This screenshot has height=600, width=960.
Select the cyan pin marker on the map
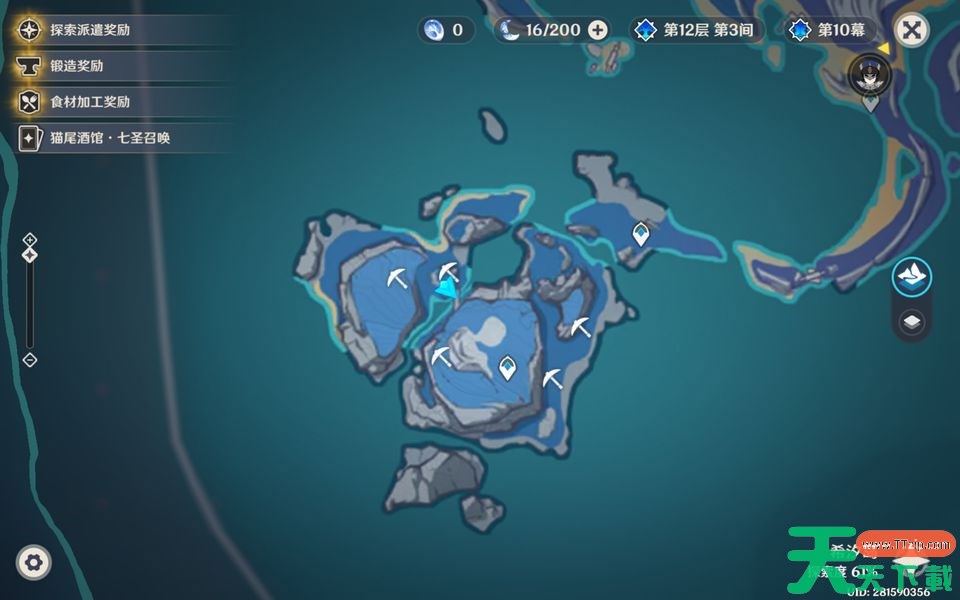pyautogui.click(x=446, y=287)
